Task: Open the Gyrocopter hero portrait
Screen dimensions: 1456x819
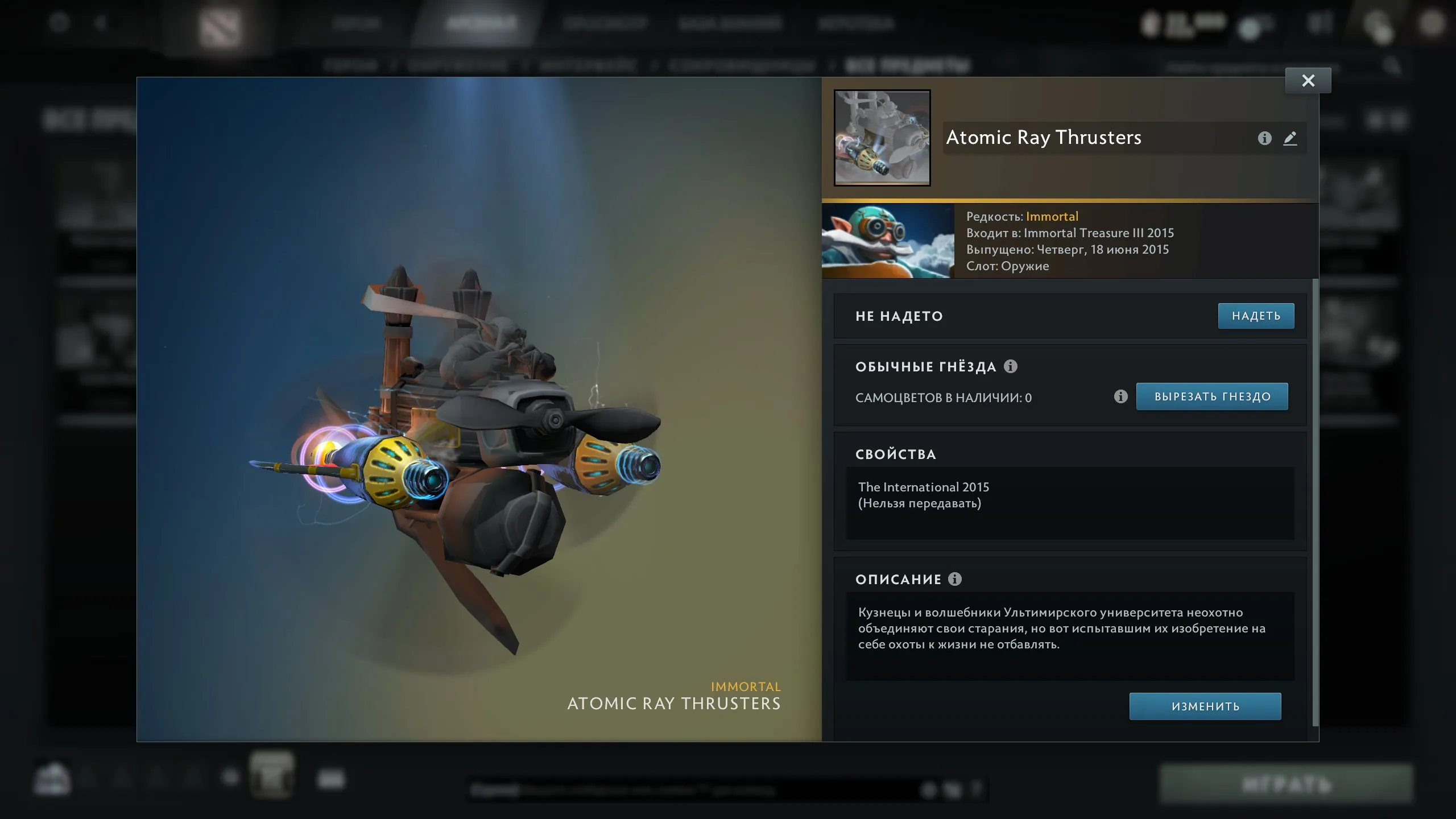Action: pos(888,242)
